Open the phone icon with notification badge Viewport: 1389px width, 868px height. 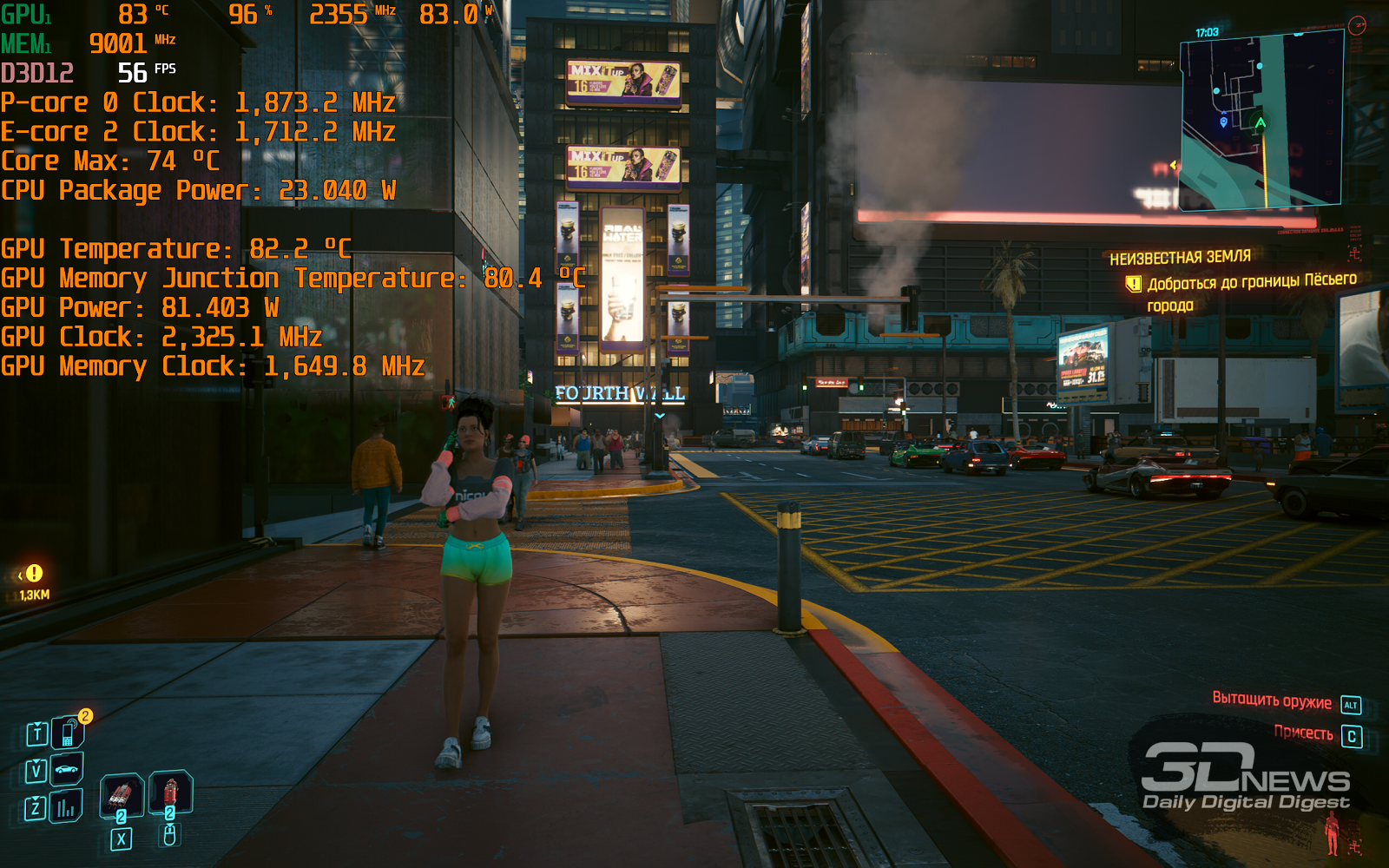pos(68,733)
